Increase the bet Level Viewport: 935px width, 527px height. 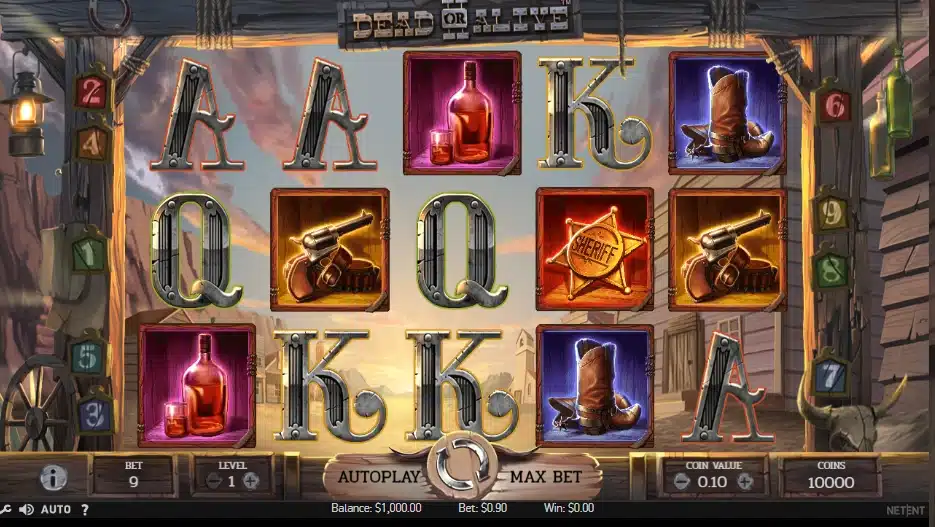point(251,480)
